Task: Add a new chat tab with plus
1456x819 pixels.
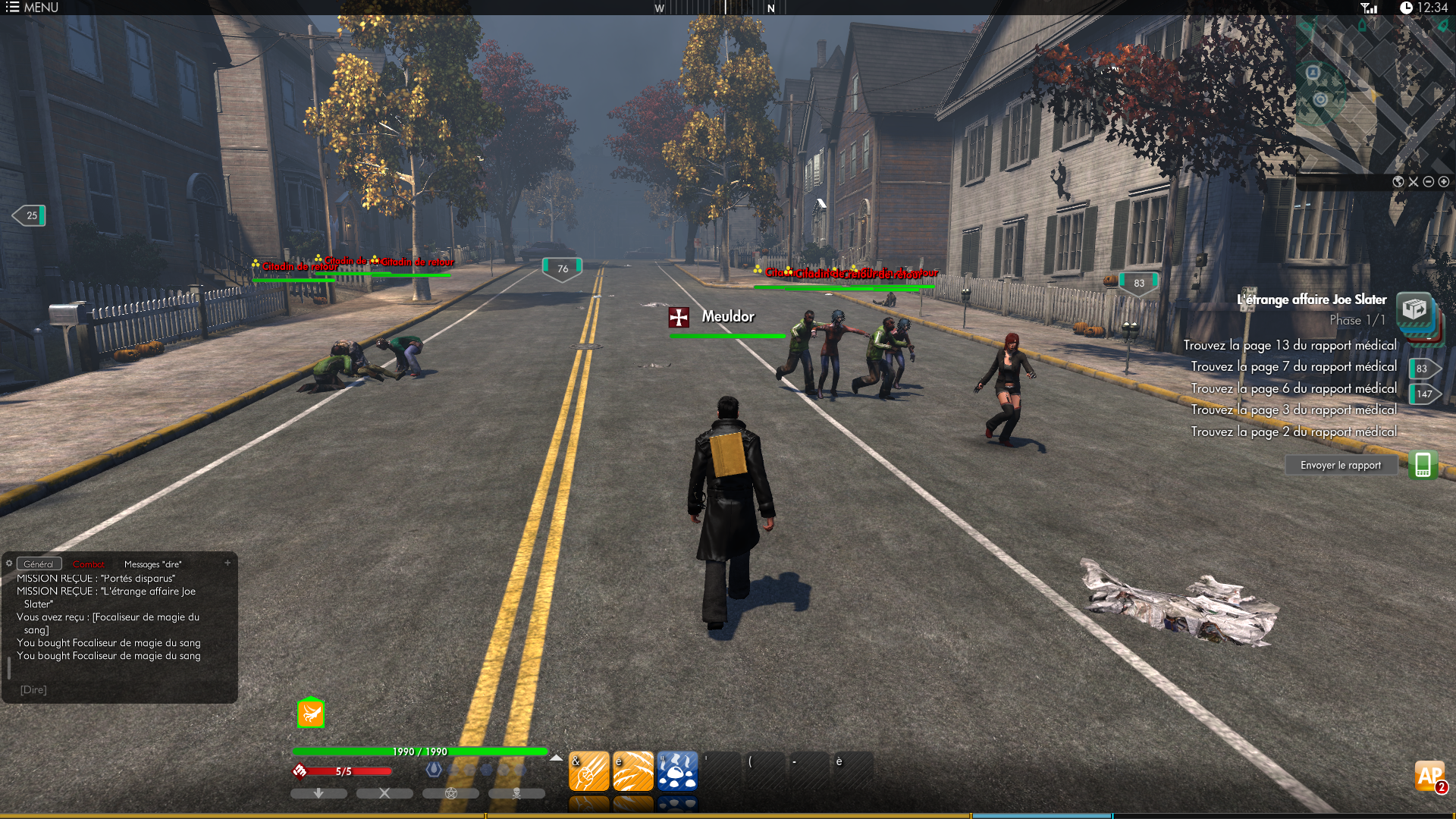Action: point(227,563)
